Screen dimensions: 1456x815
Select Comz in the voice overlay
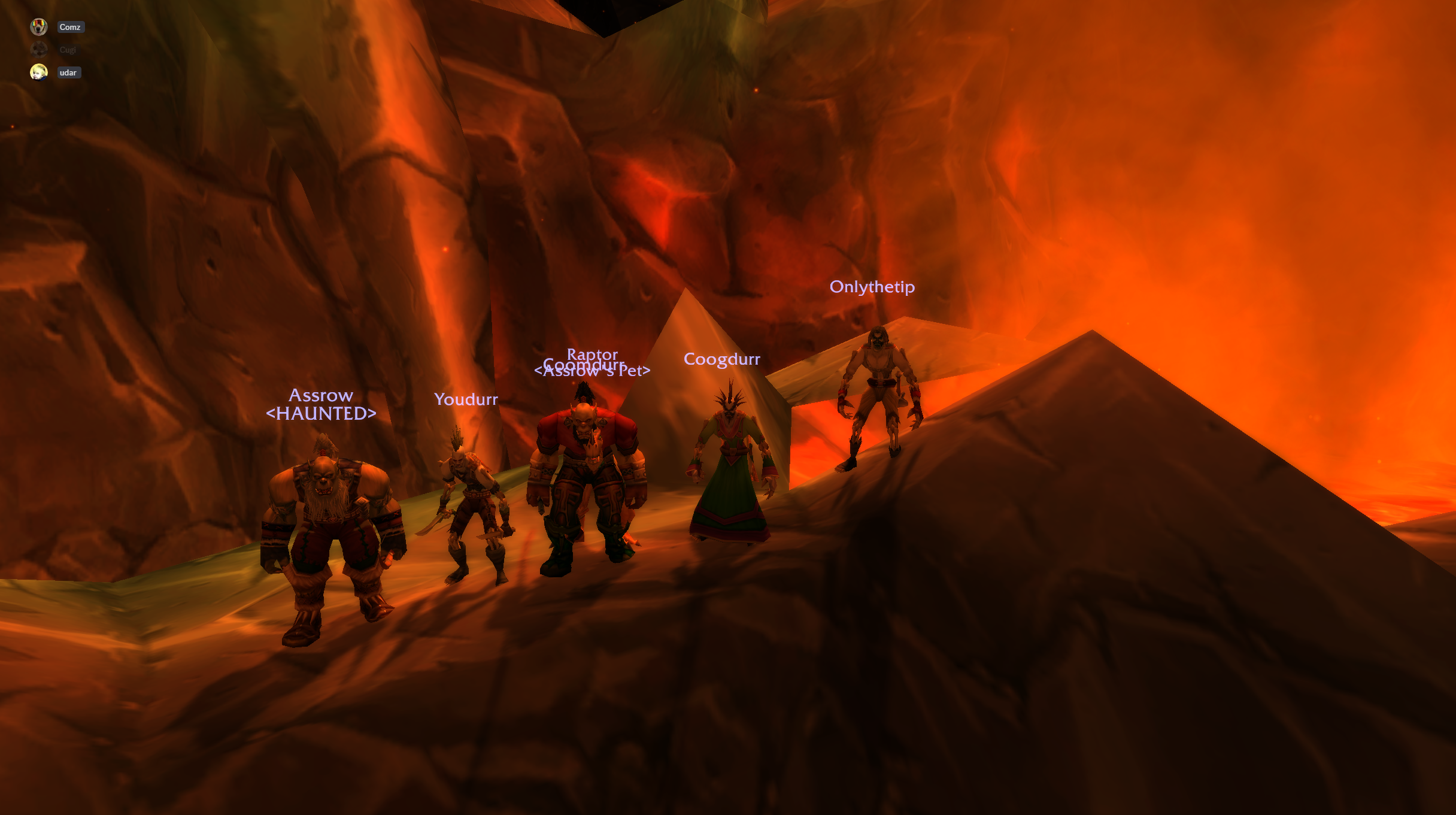point(70,27)
